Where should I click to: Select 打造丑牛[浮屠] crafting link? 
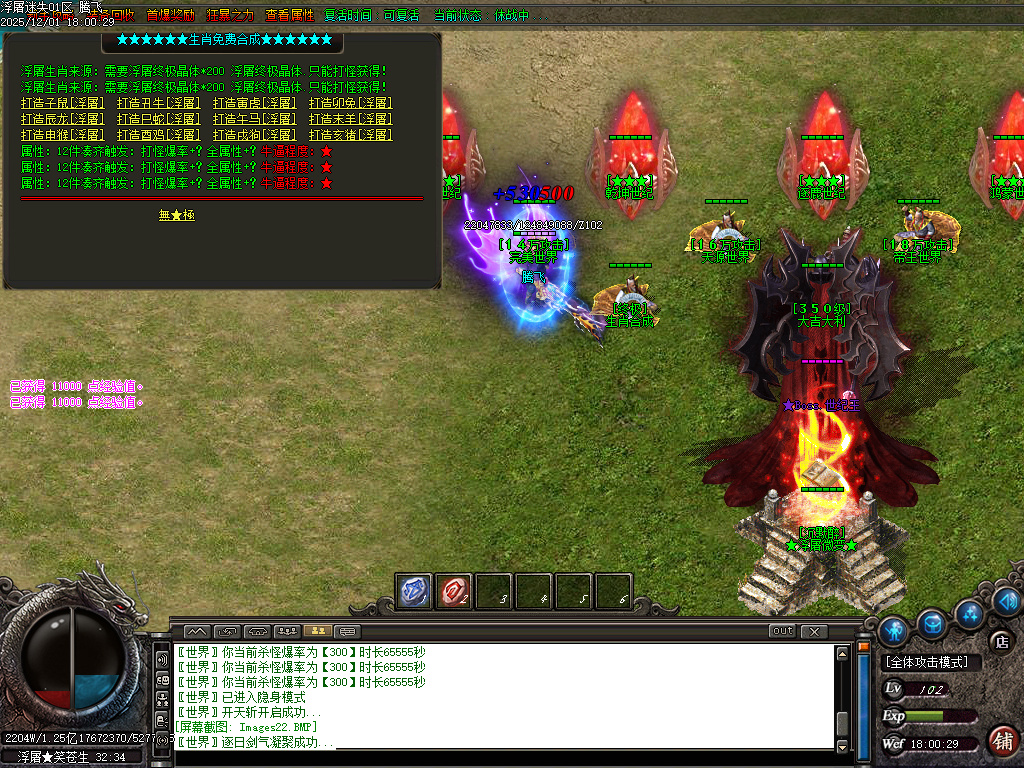158,103
